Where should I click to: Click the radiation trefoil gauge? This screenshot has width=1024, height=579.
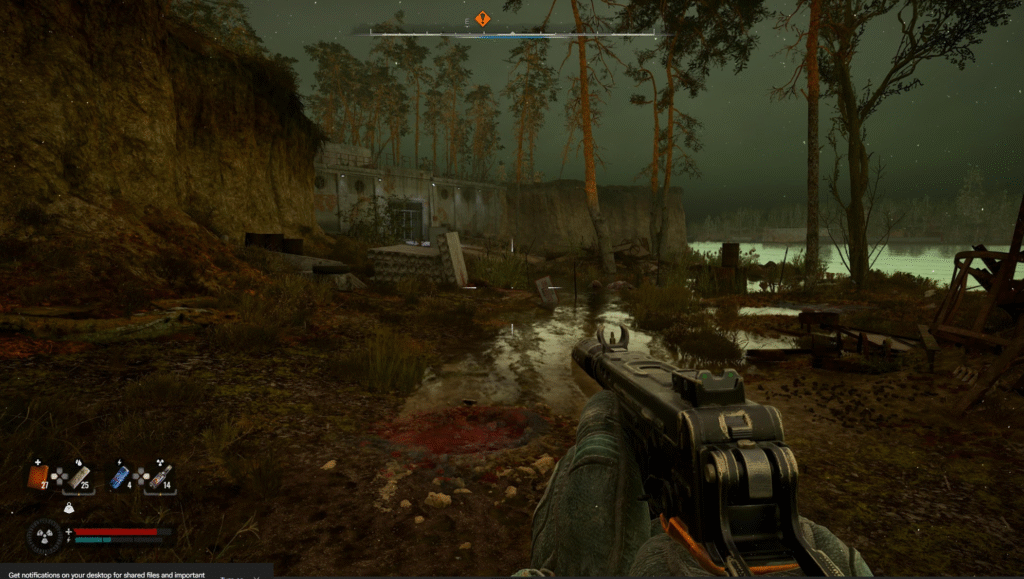click(46, 536)
